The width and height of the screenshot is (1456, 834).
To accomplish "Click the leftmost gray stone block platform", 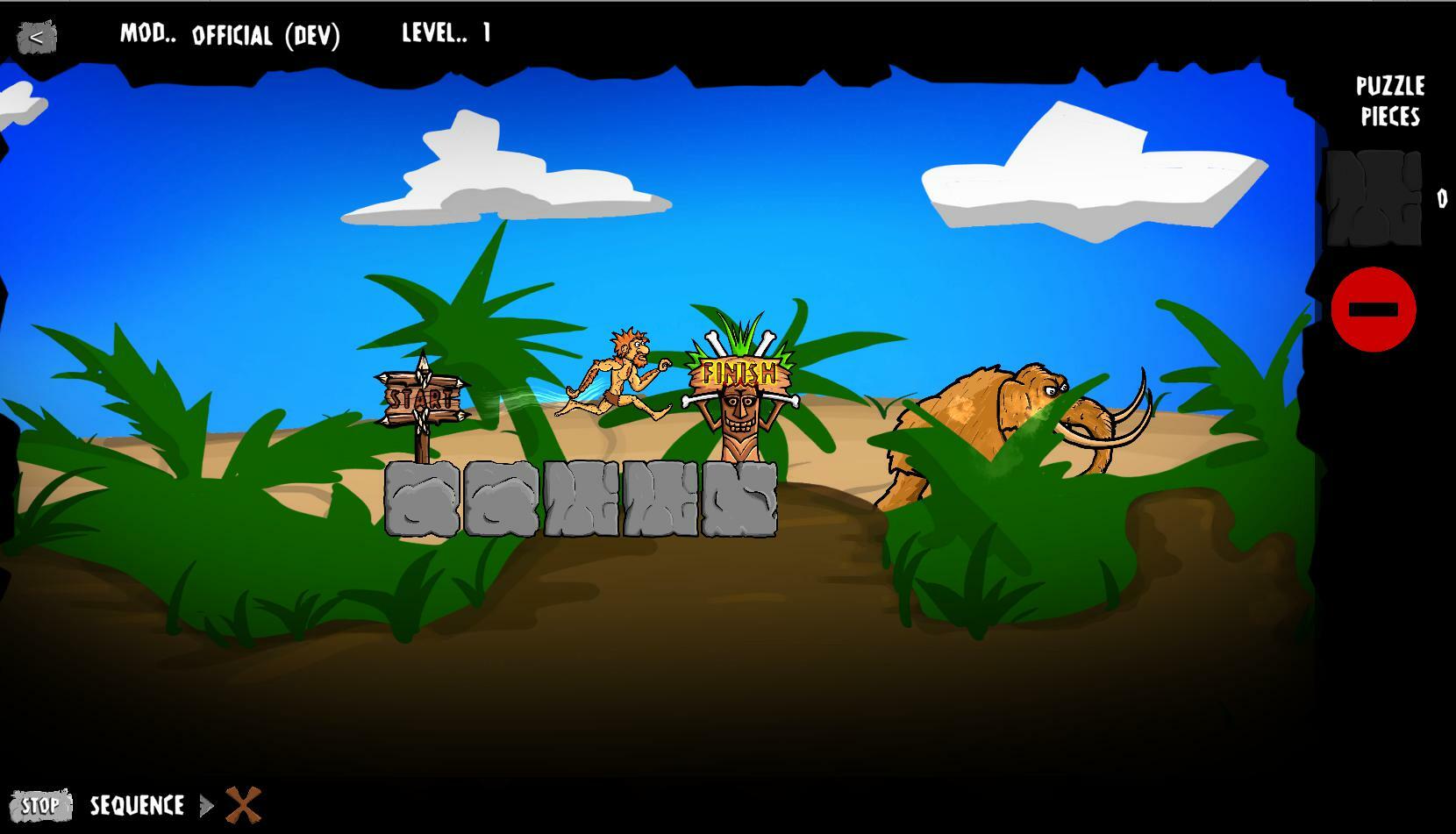I will click(419, 500).
